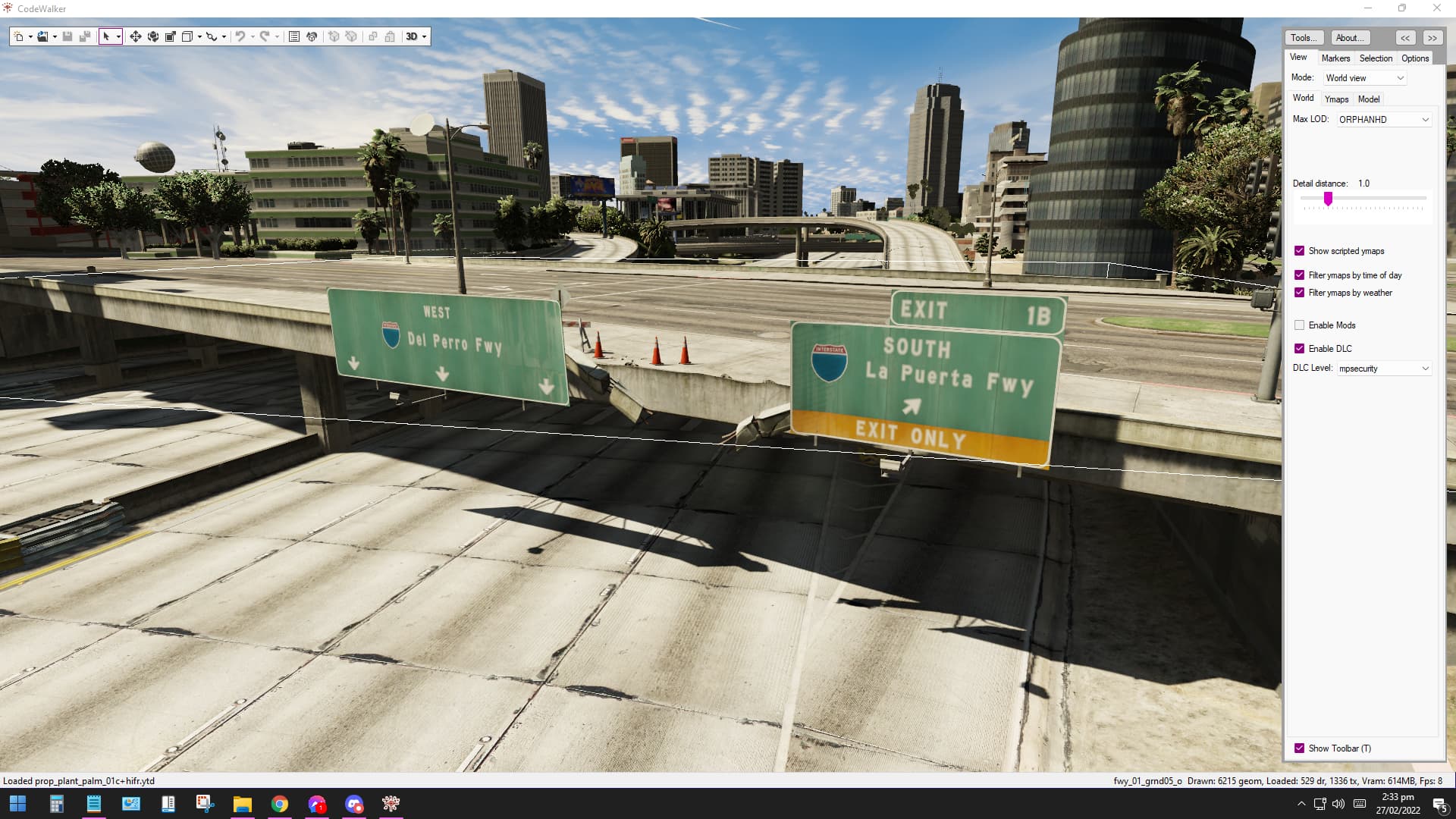The height and width of the screenshot is (819, 1456).
Task: Open the Tools window
Action: pyautogui.click(x=1303, y=37)
